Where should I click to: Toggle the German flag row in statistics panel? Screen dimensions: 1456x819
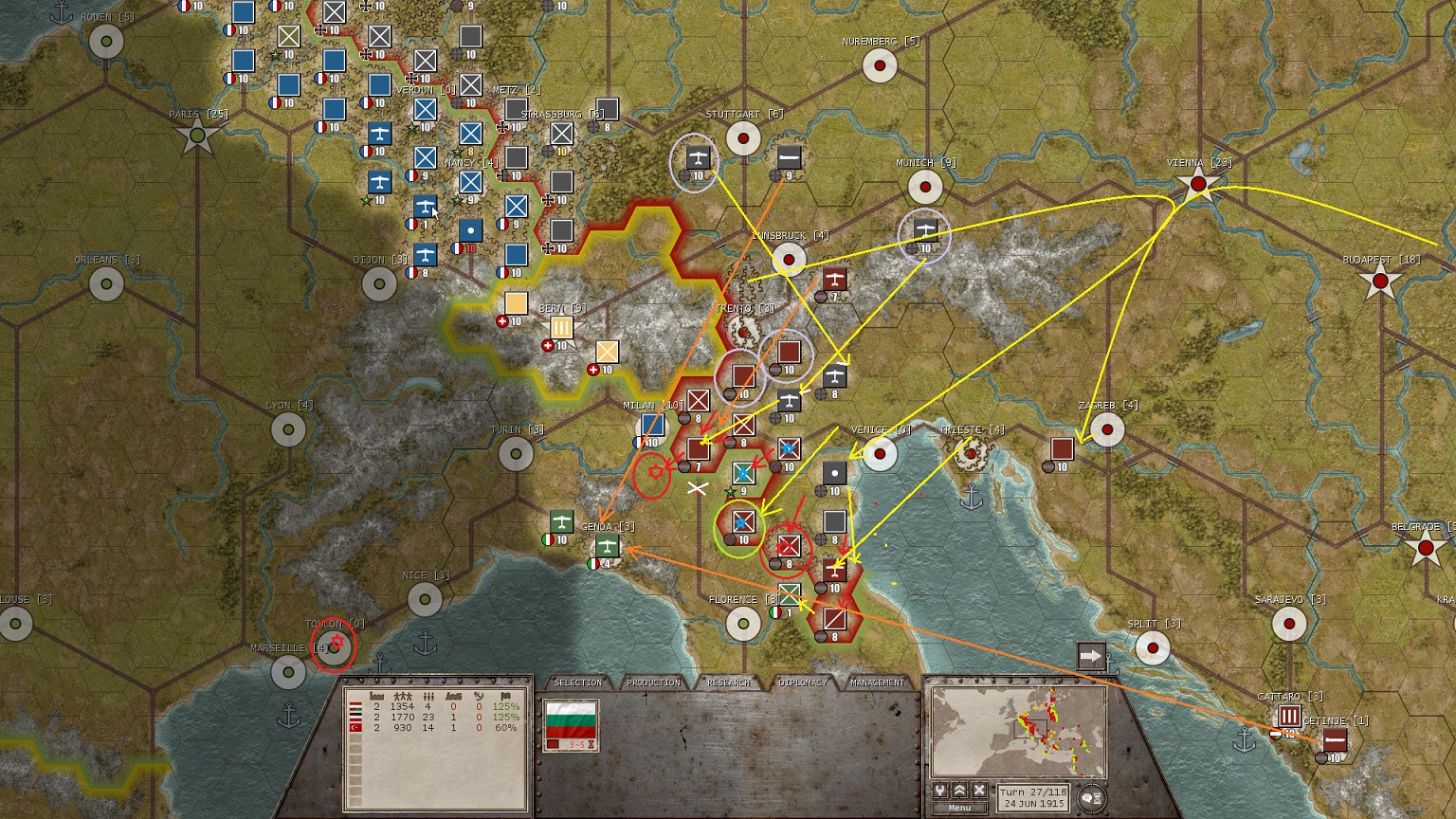pyautogui.click(x=355, y=717)
